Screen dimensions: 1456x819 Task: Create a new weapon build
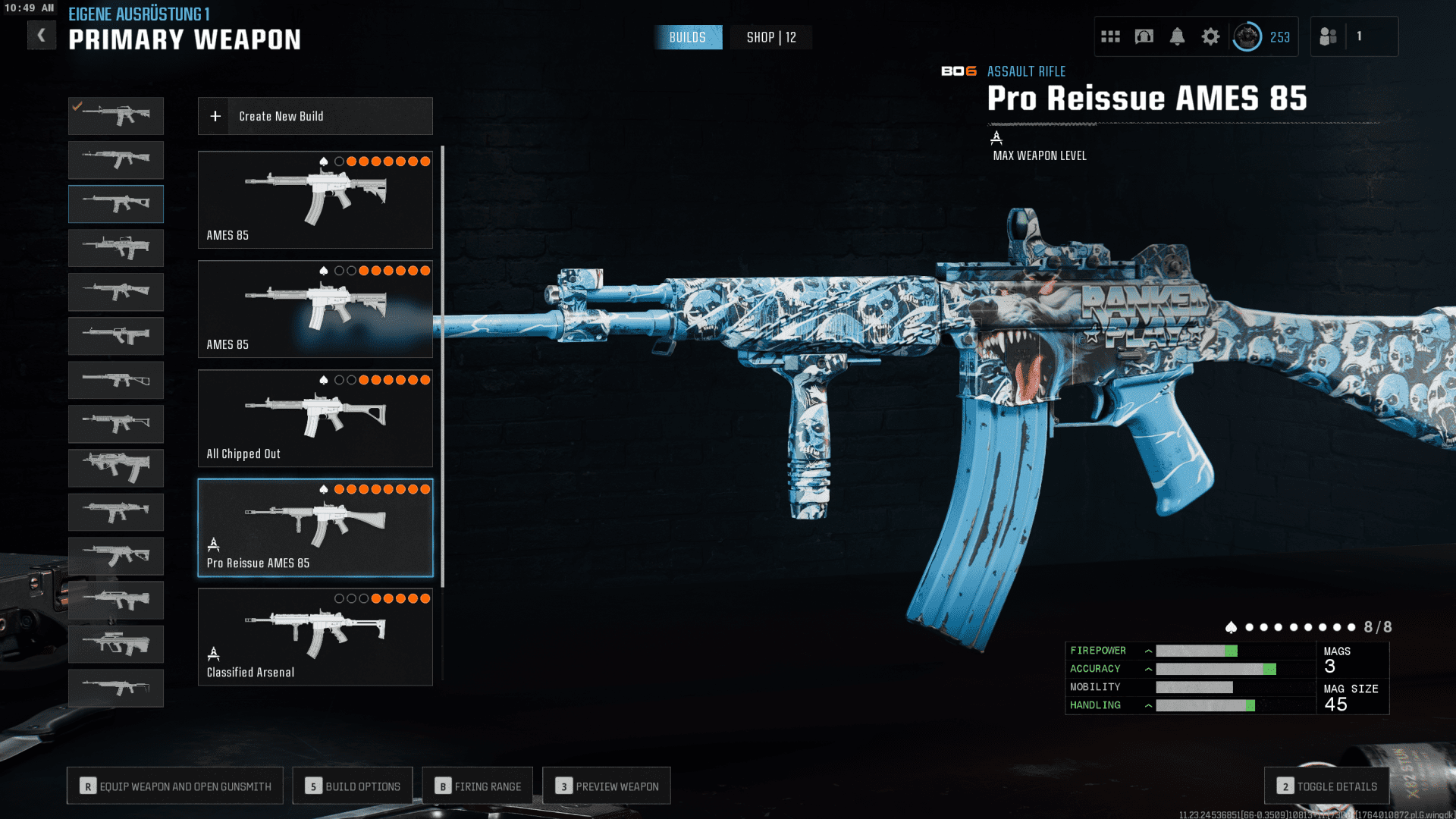(315, 116)
